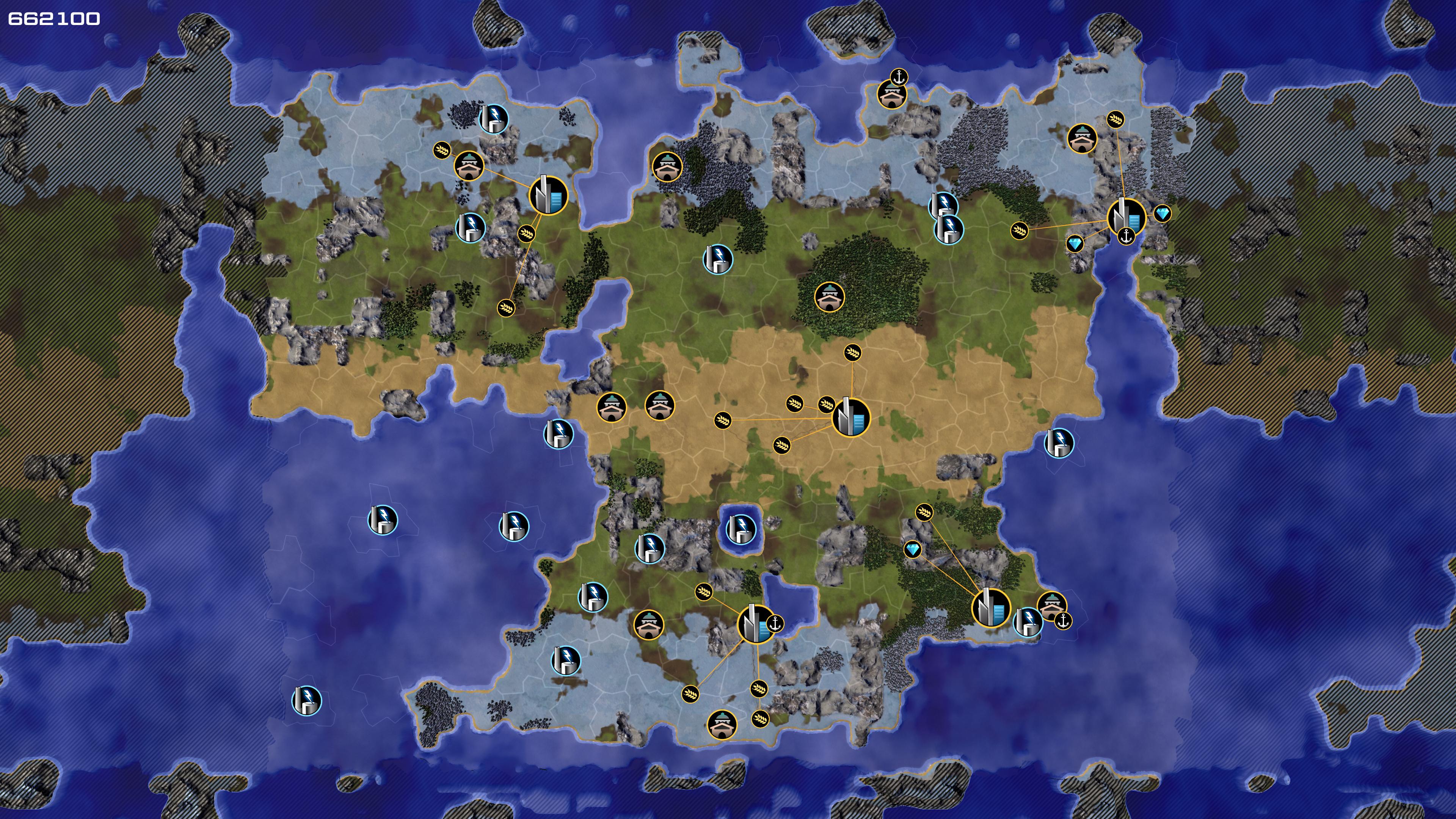1456x819 pixels.
Task: Click the diamond resource linked to the southeastern city
Action: pos(912,549)
